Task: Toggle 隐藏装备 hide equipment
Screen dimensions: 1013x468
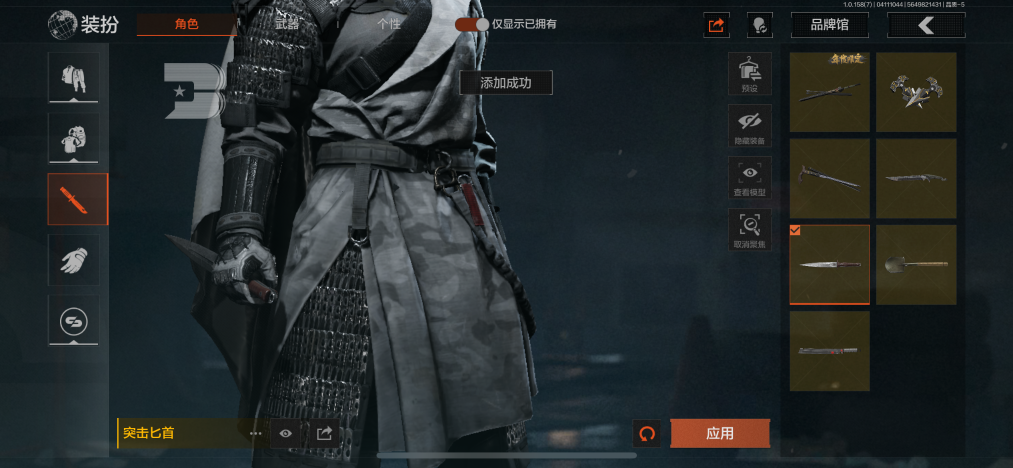Action: pos(749,126)
